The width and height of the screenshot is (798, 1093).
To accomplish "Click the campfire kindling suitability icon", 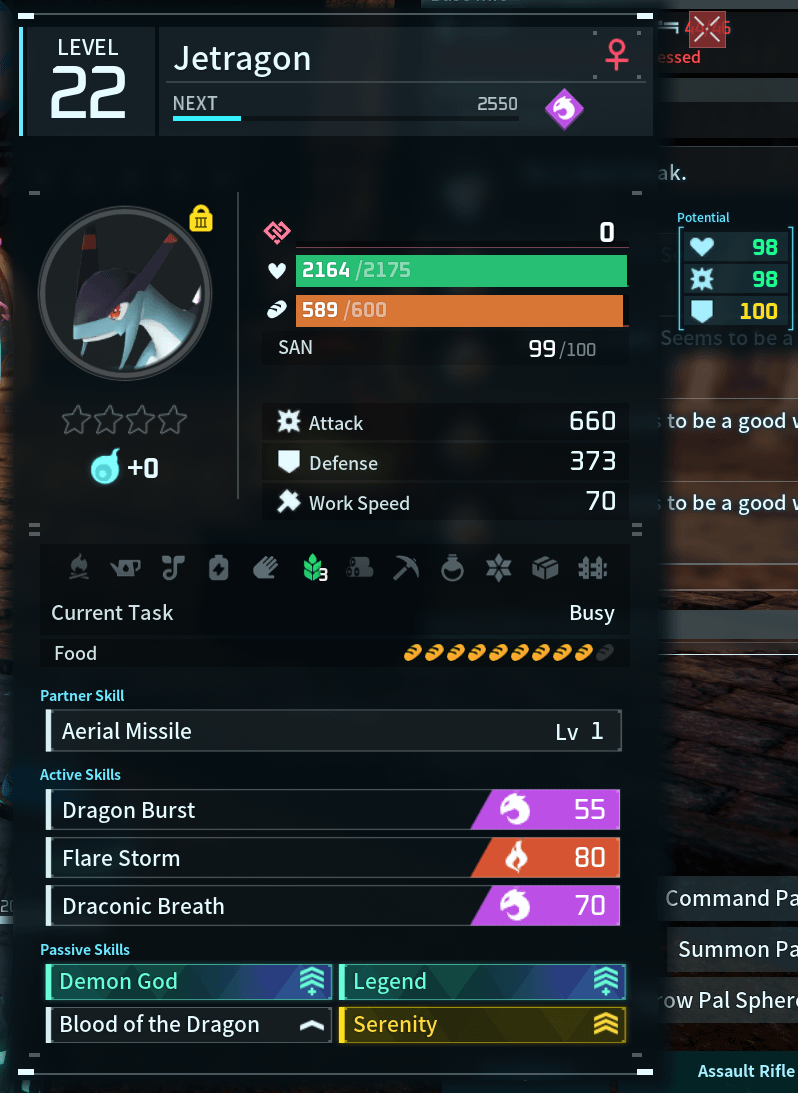I will (x=79, y=568).
